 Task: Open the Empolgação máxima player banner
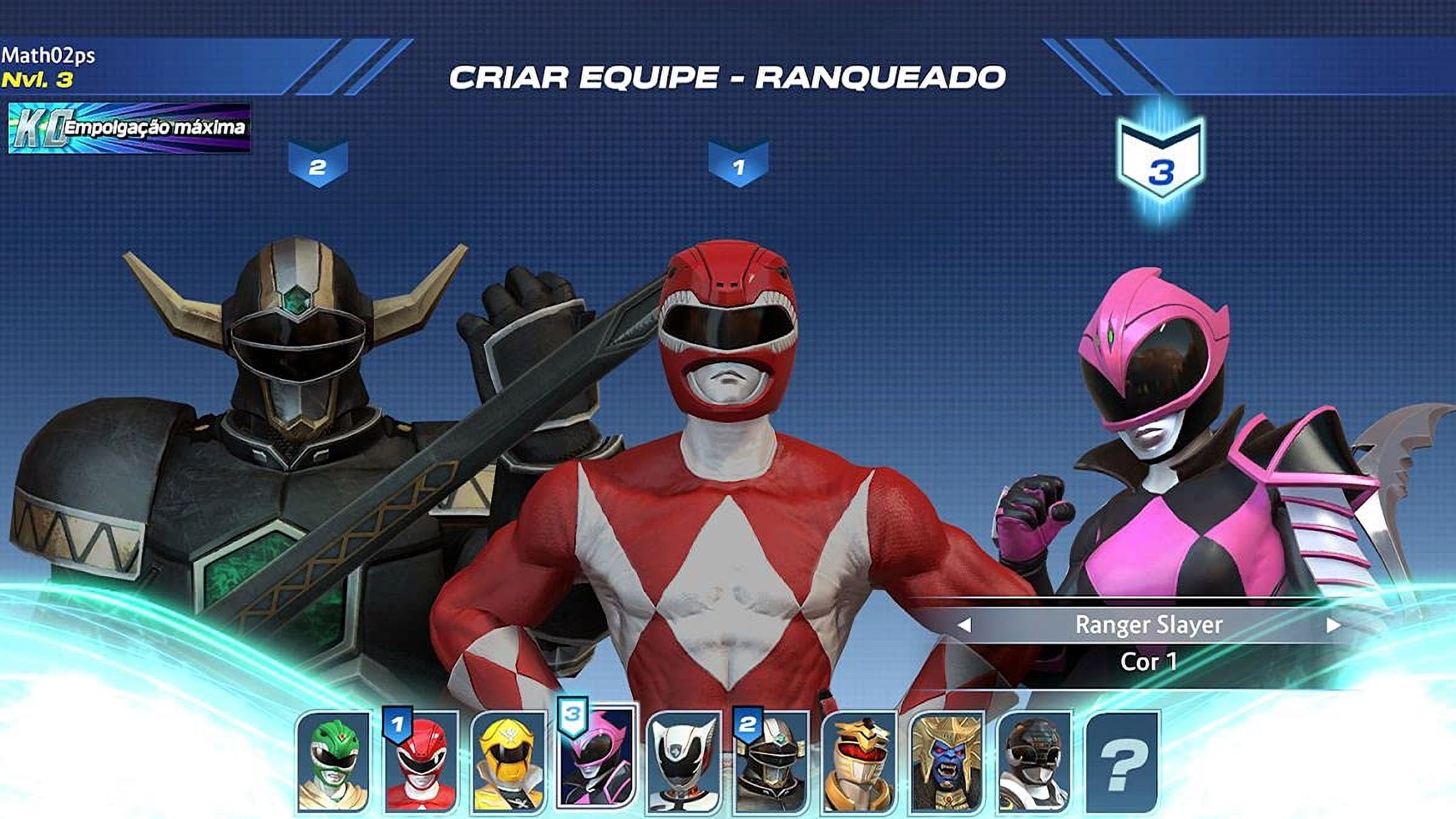tap(129, 128)
